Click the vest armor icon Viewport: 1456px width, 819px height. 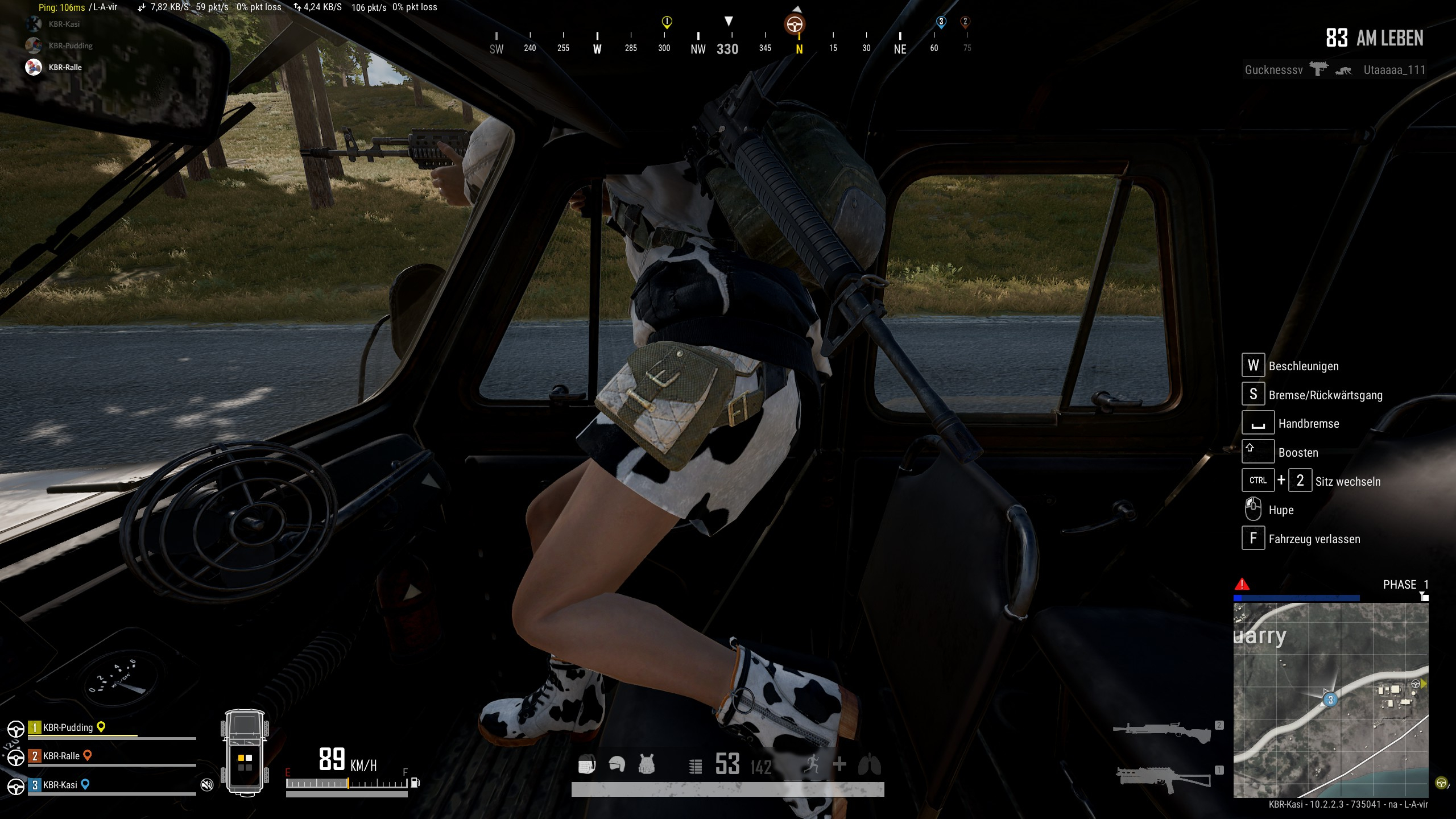(647, 764)
